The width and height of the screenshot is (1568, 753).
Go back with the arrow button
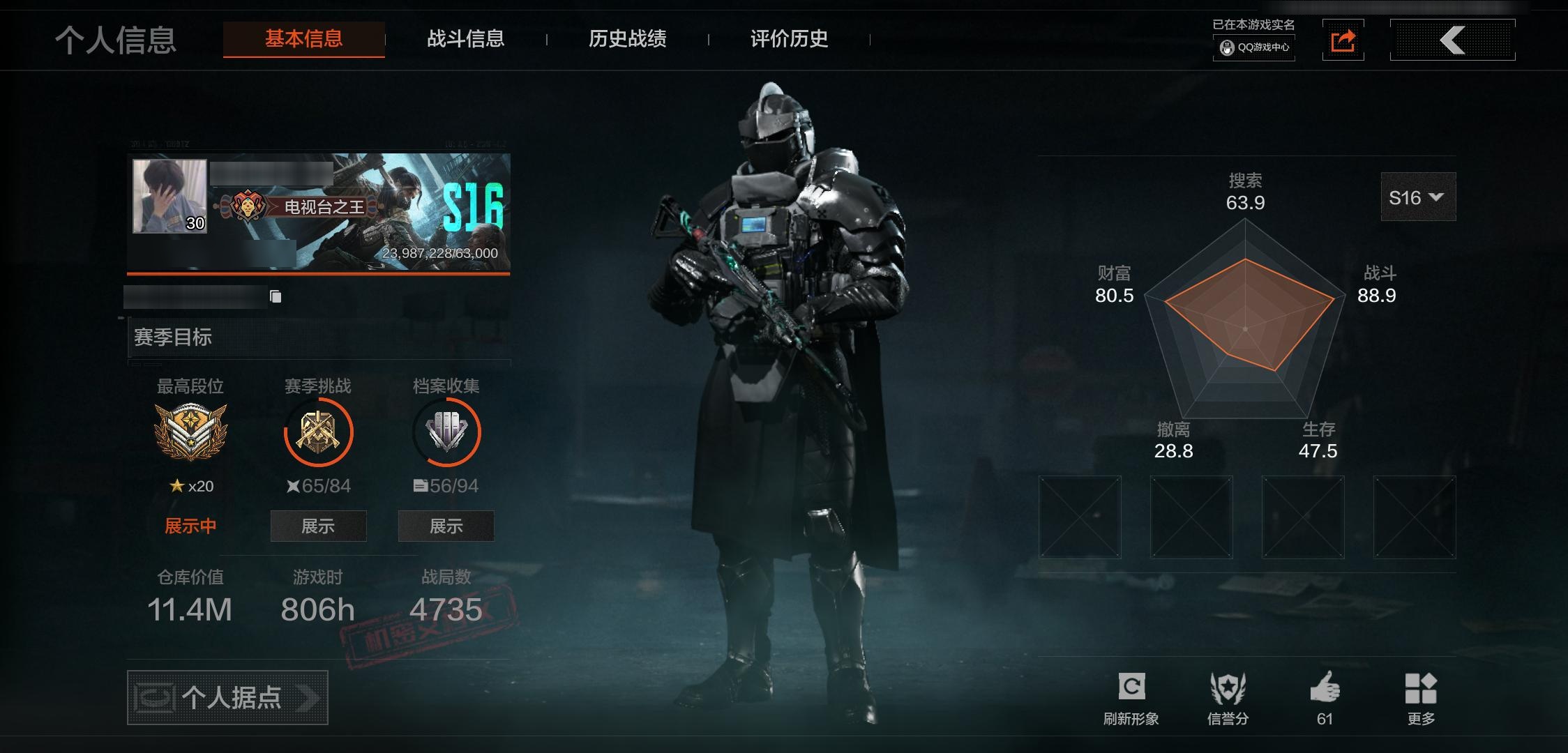(1452, 40)
